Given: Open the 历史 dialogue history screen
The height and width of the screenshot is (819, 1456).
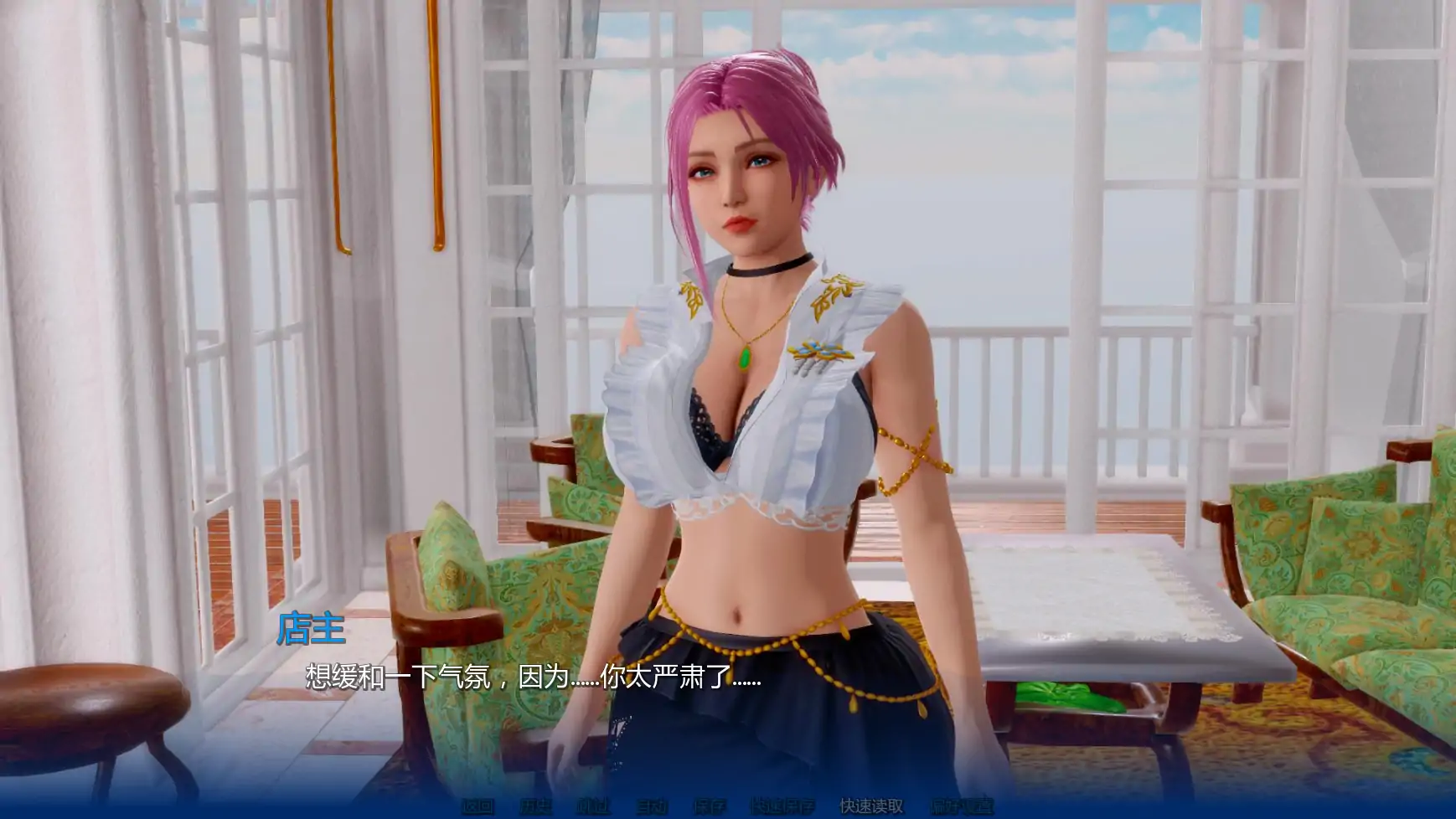Looking at the screenshot, I should coord(536,809).
